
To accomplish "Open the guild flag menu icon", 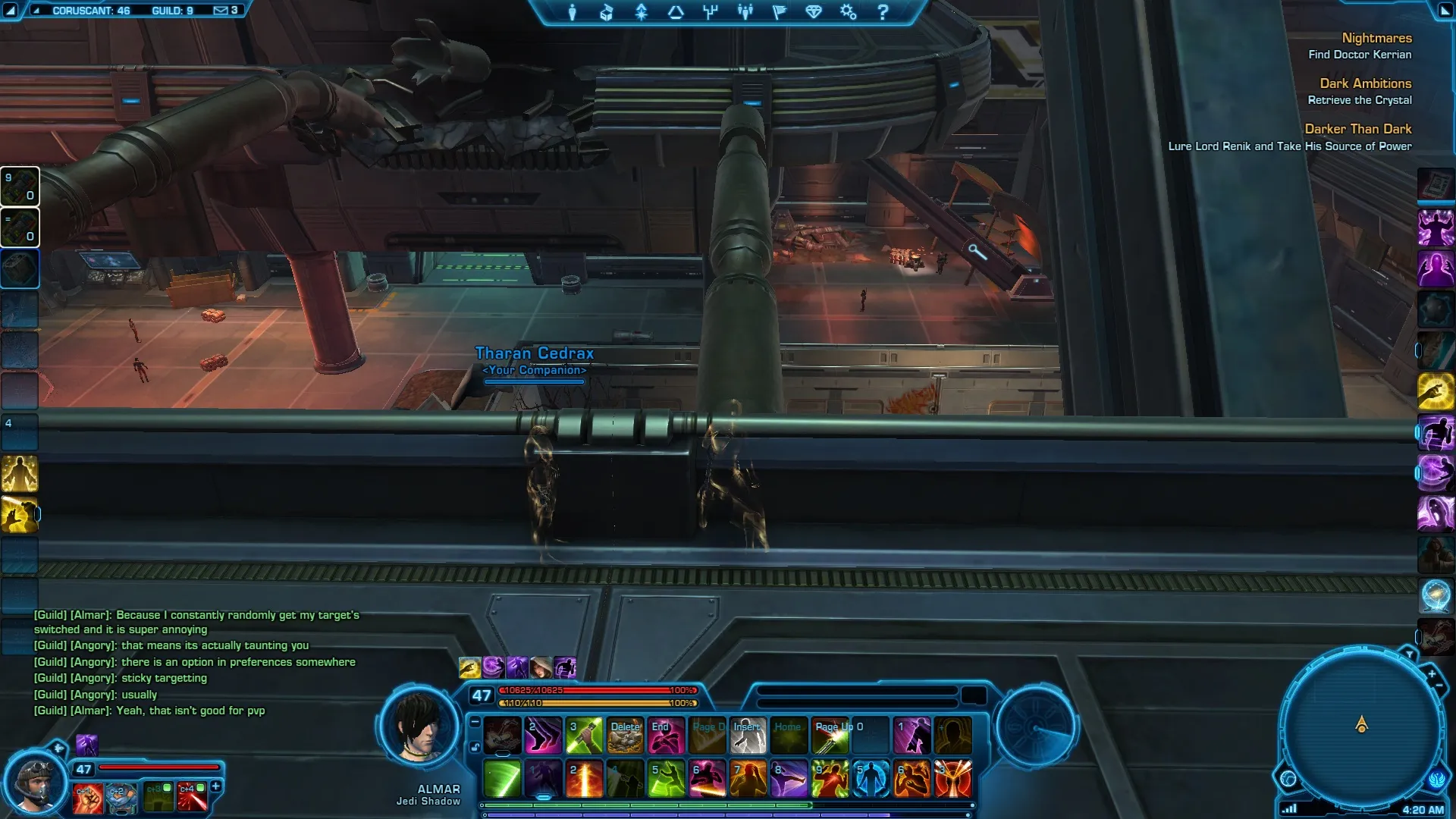I will click(x=779, y=12).
